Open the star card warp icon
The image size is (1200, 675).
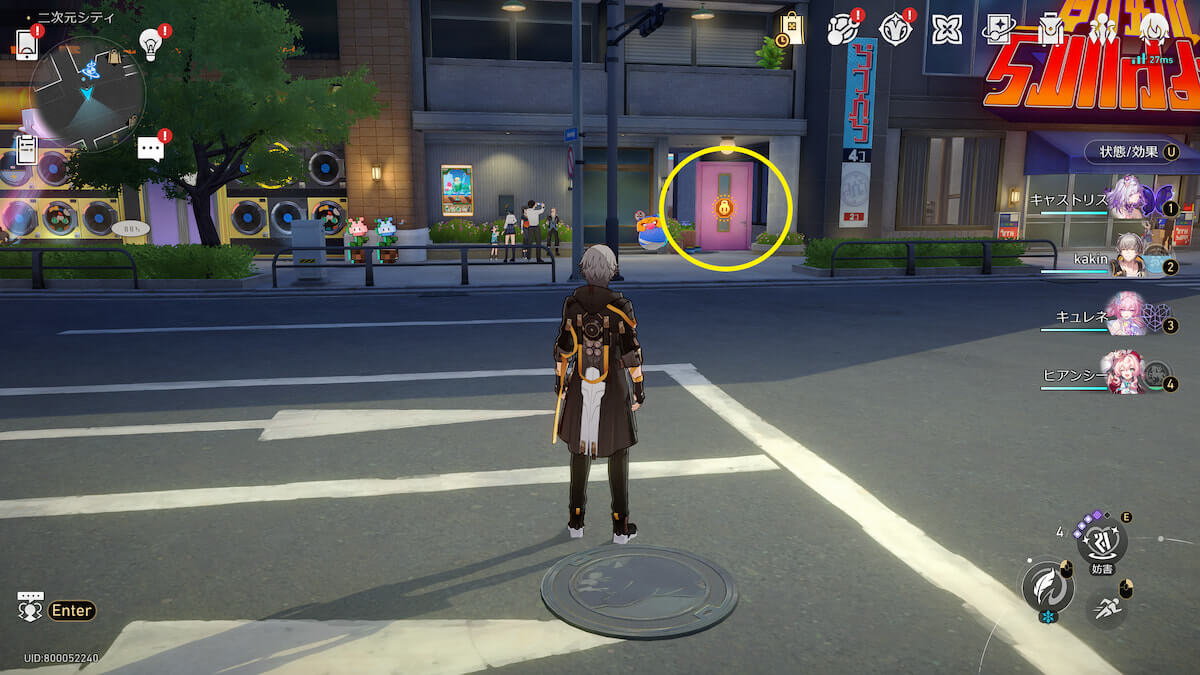[998, 30]
